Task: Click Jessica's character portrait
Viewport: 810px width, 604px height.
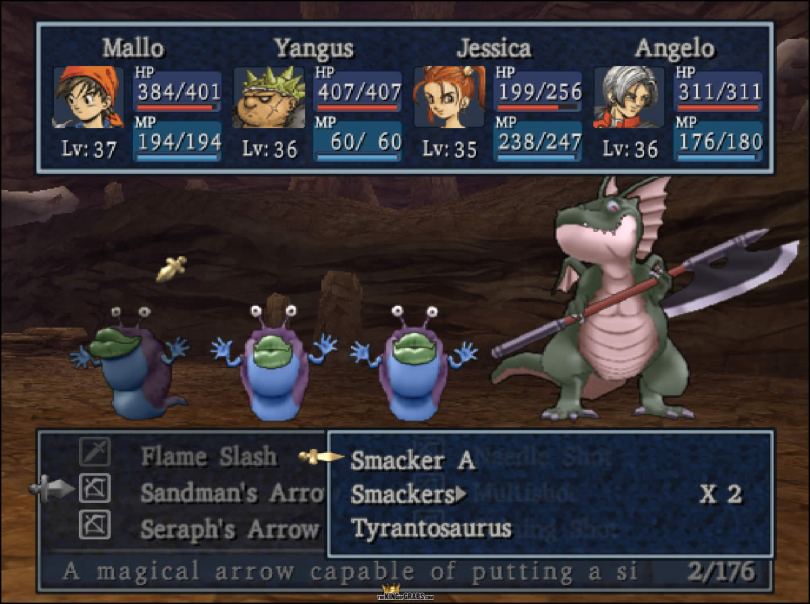Action: [449, 97]
